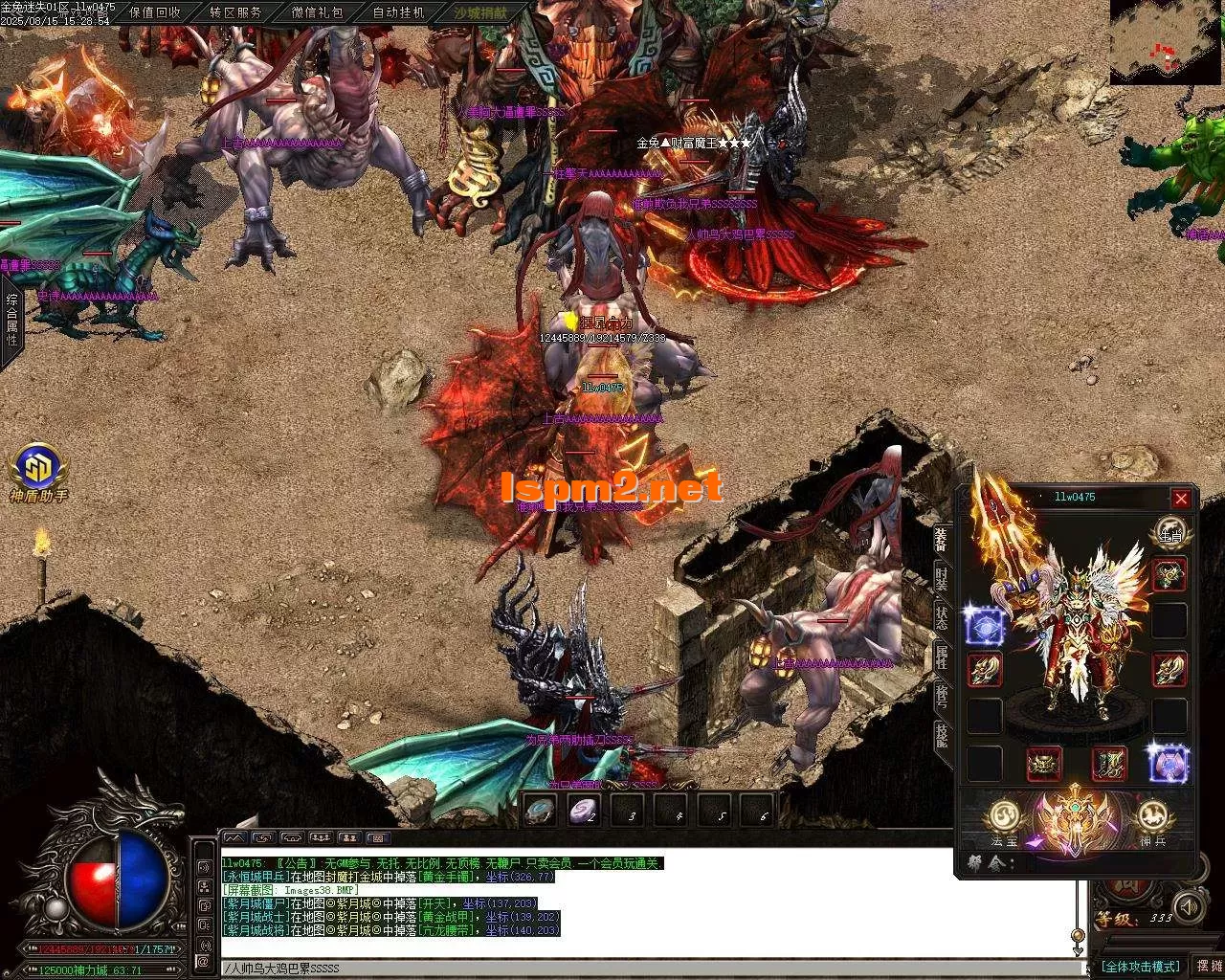Viewport: 1225px width, 980px height.
Task: Expand the 综合属性 side panel
Action: pos(11,320)
